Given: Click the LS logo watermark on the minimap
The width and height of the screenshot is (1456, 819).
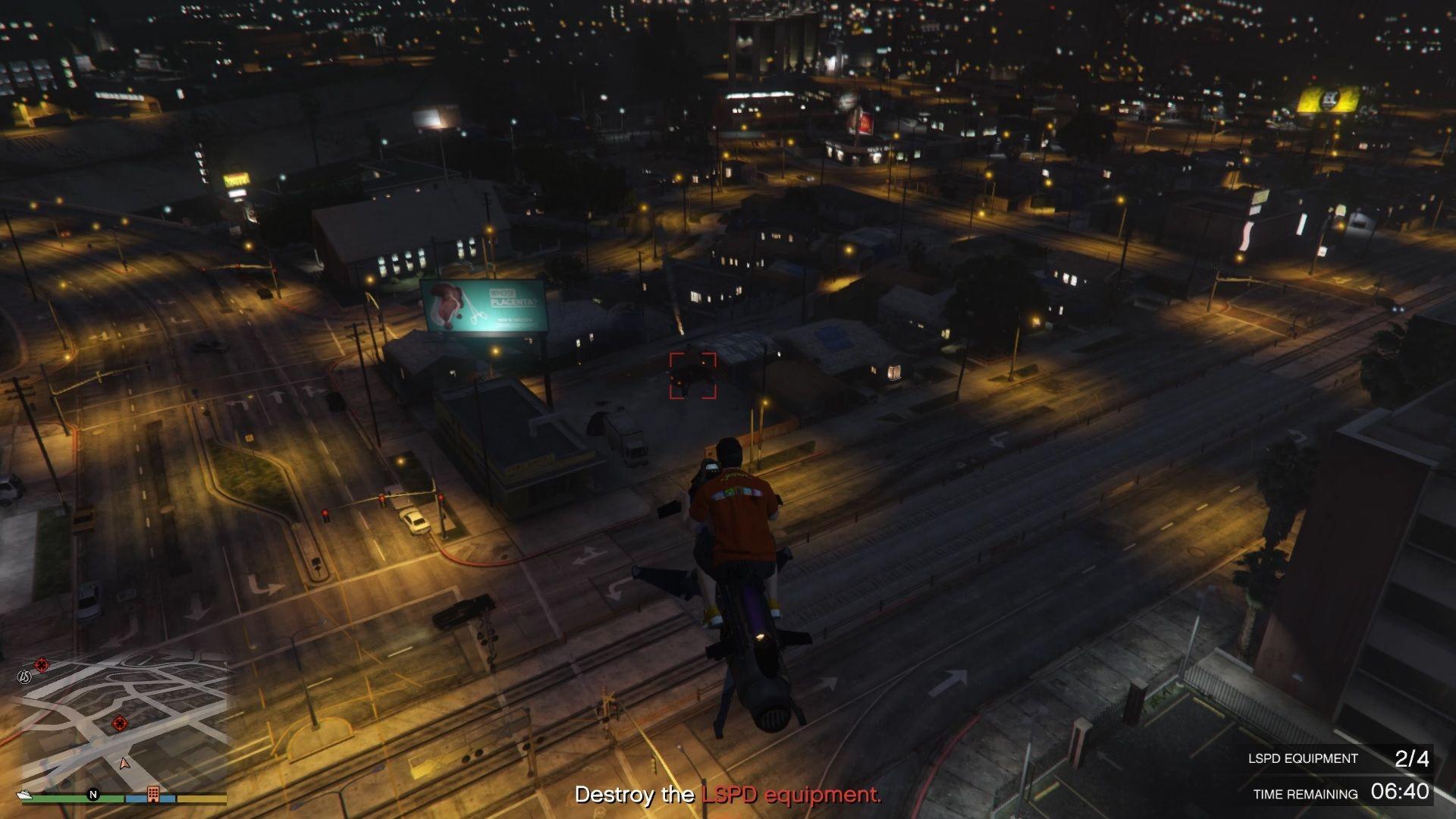Looking at the screenshot, I should click(24, 677).
